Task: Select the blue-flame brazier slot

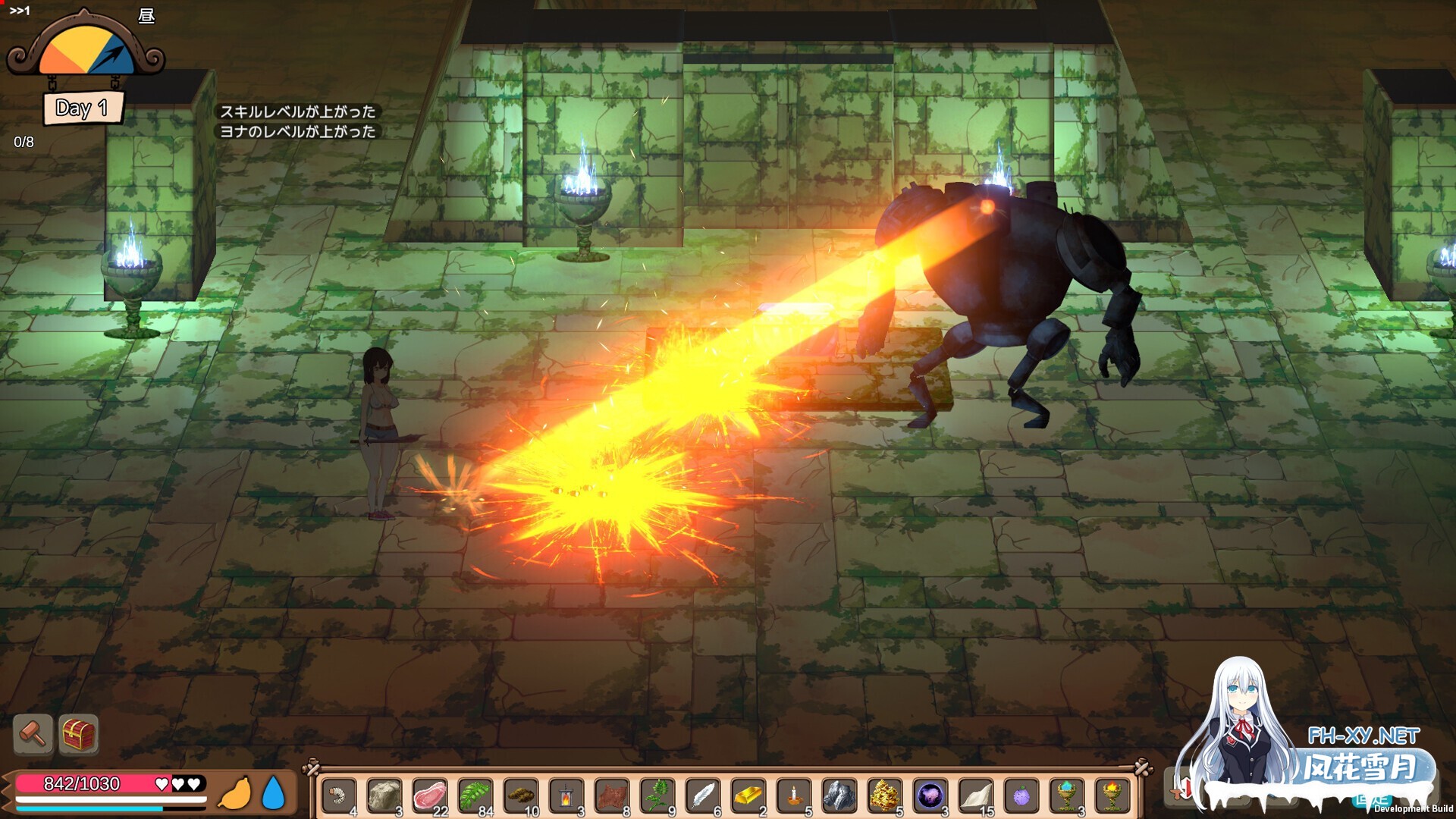Action: [x=1066, y=796]
